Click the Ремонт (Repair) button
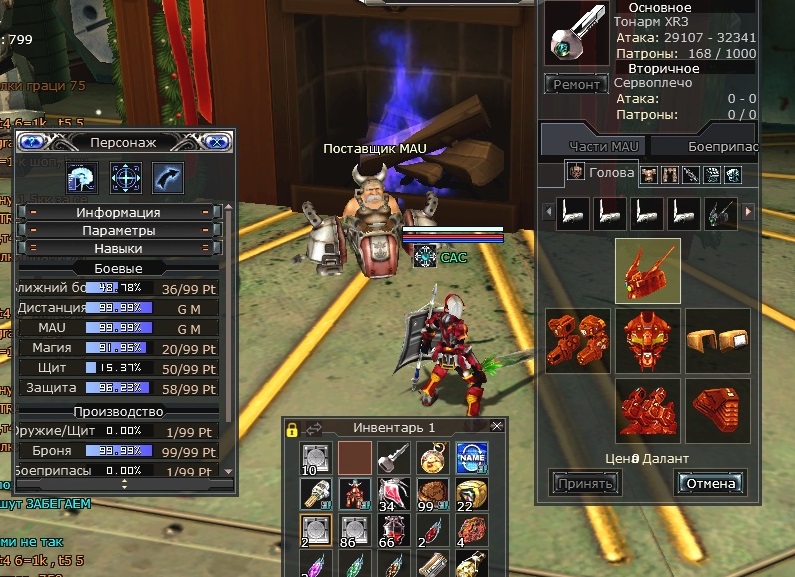This screenshot has height=577, width=795. click(576, 85)
